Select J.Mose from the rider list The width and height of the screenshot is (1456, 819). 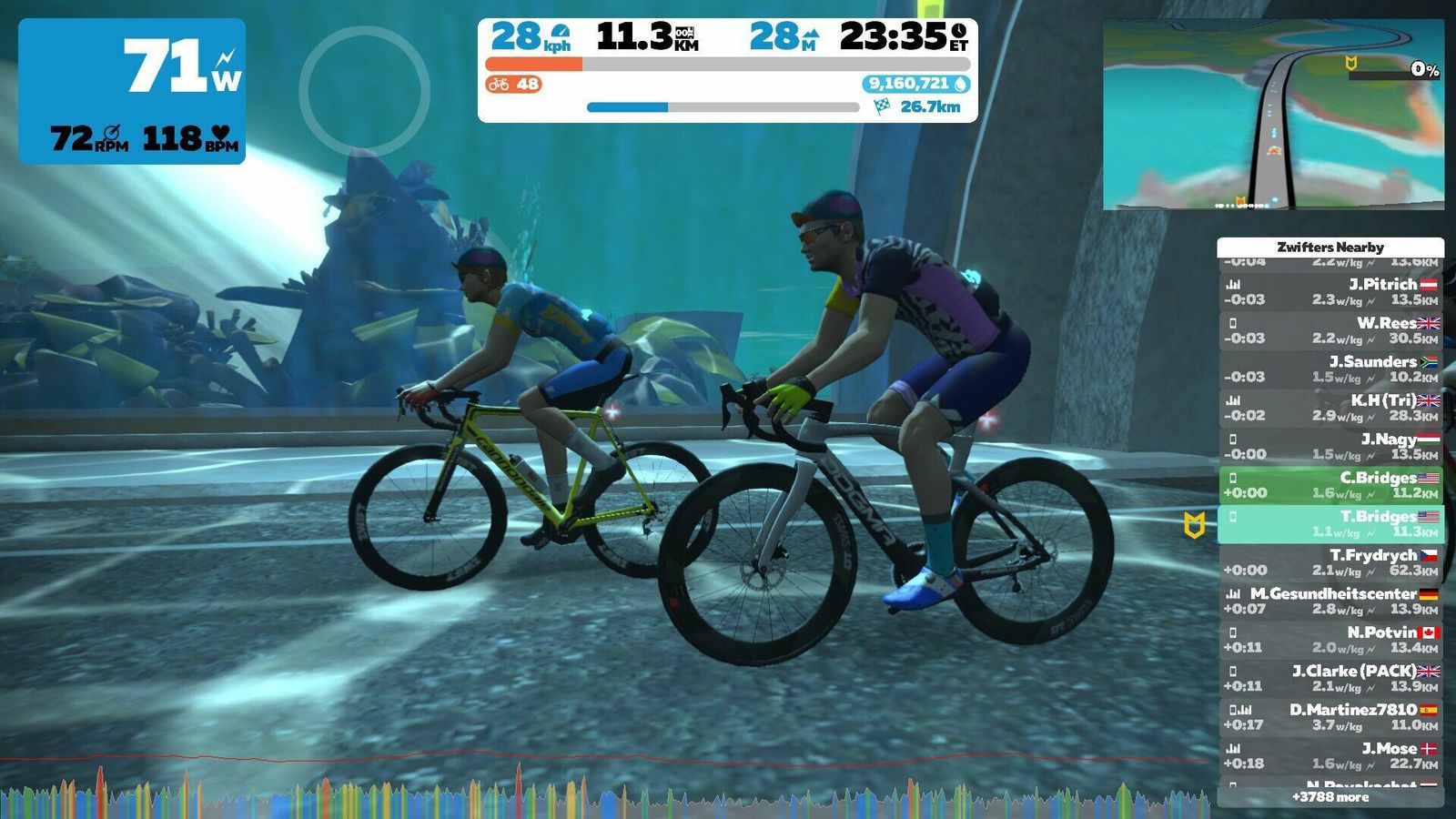click(1330, 755)
